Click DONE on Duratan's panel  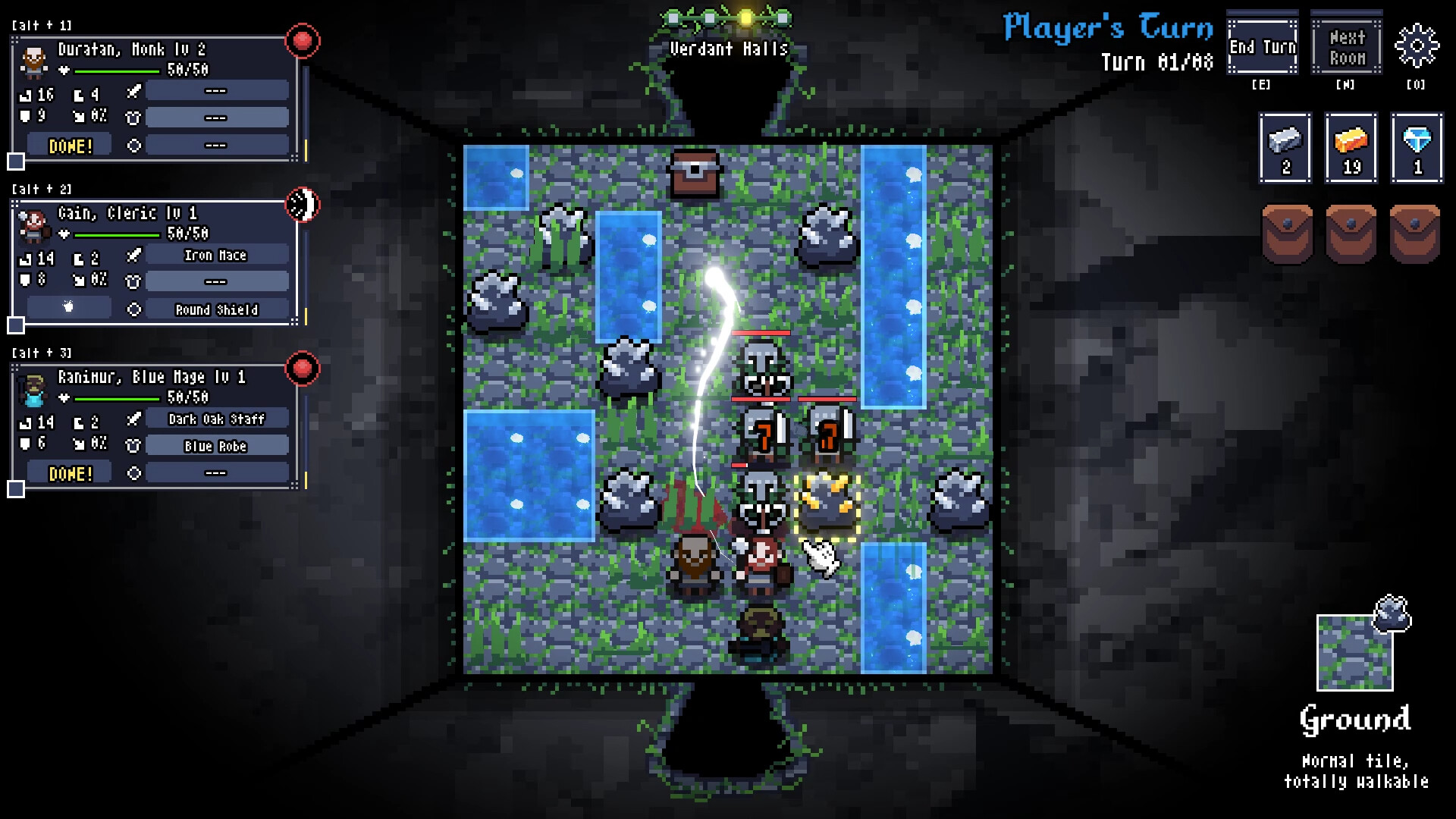69,144
